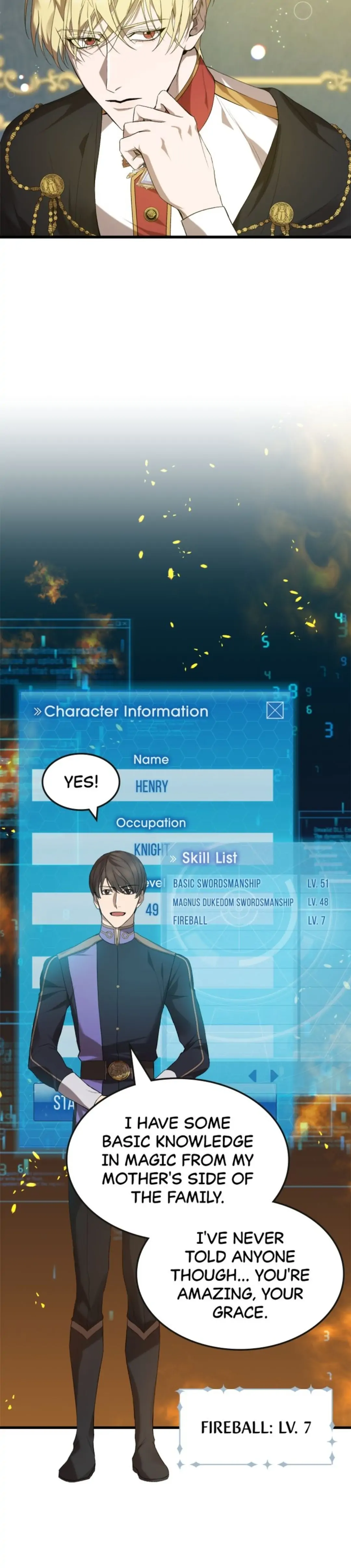Go to the next skill list page
This screenshot has width=351, height=1568.
274,1076
